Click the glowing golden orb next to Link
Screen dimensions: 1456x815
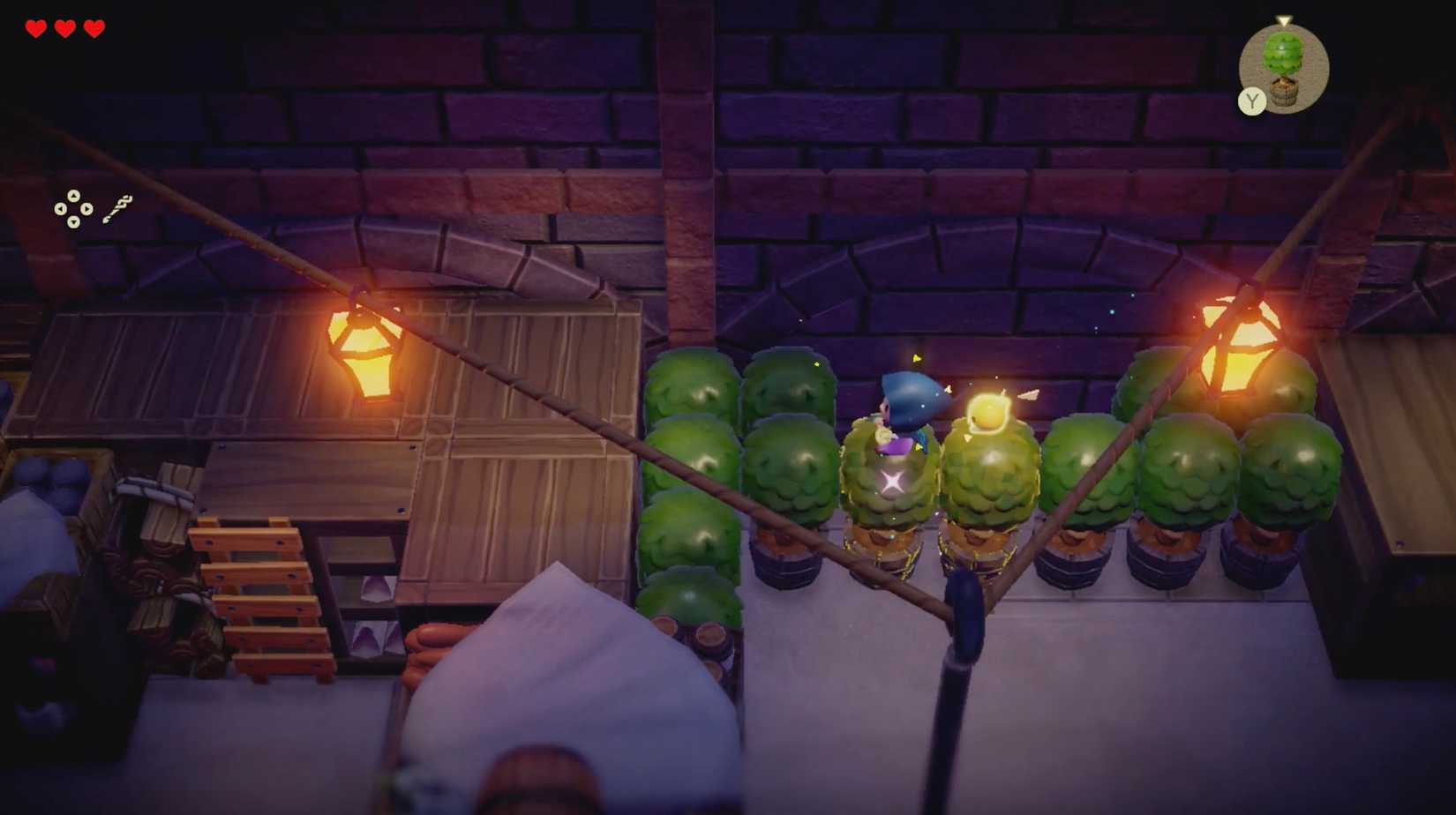(x=990, y=411)
